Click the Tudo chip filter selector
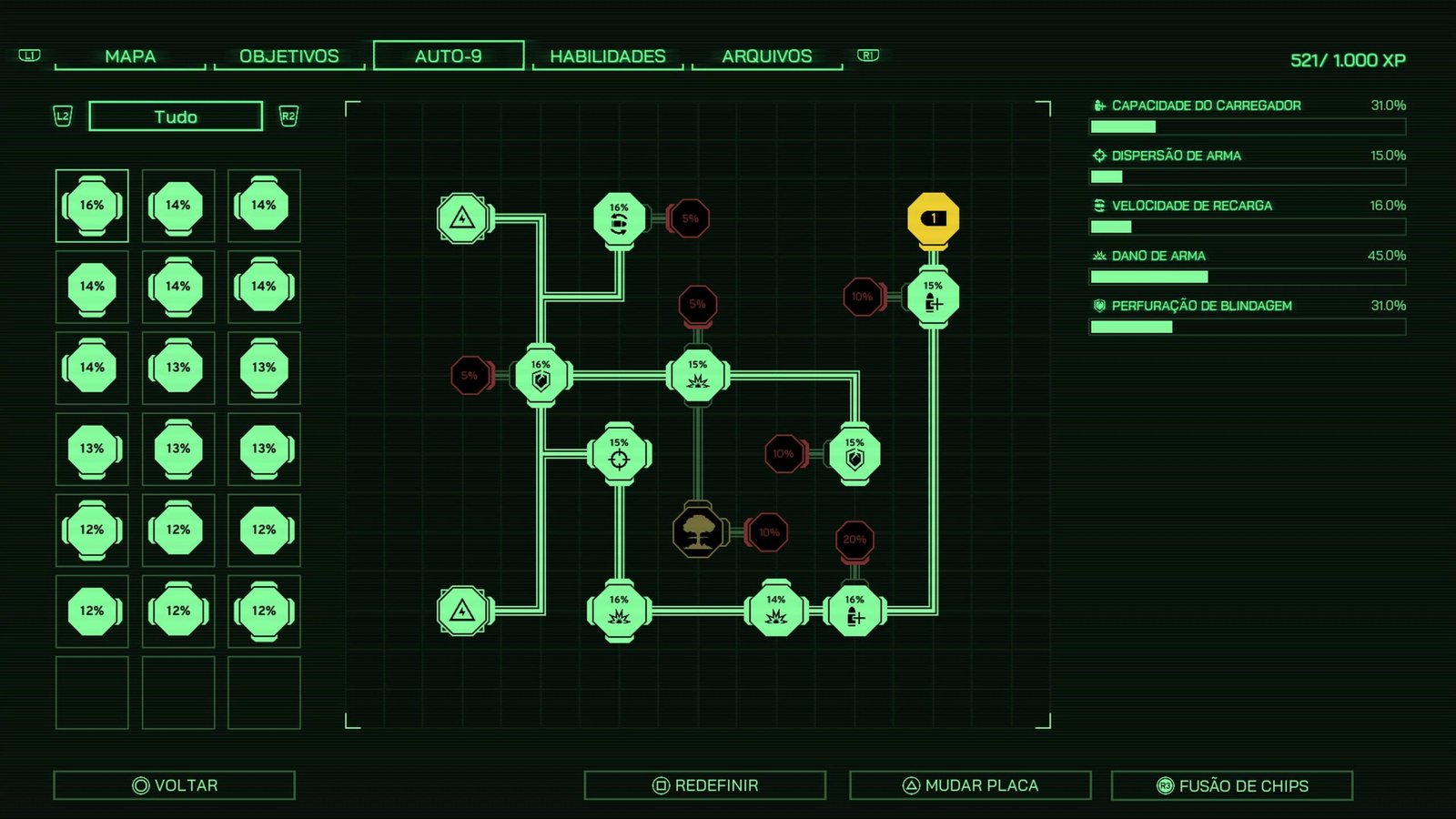1456x819 pixels. point(176,116)
